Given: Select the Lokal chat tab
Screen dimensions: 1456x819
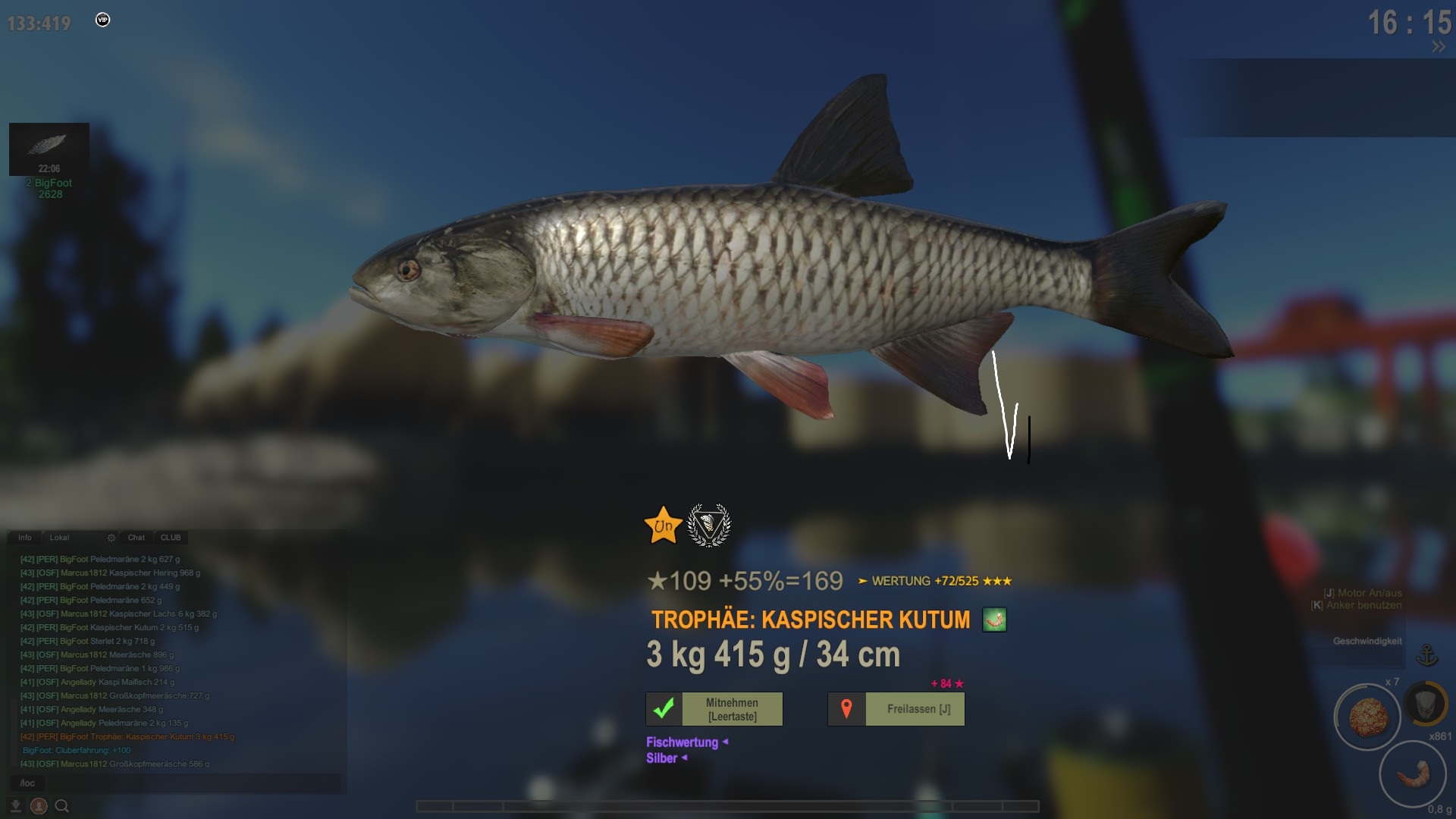Looking at the screenshot, I should coord(59,538).
